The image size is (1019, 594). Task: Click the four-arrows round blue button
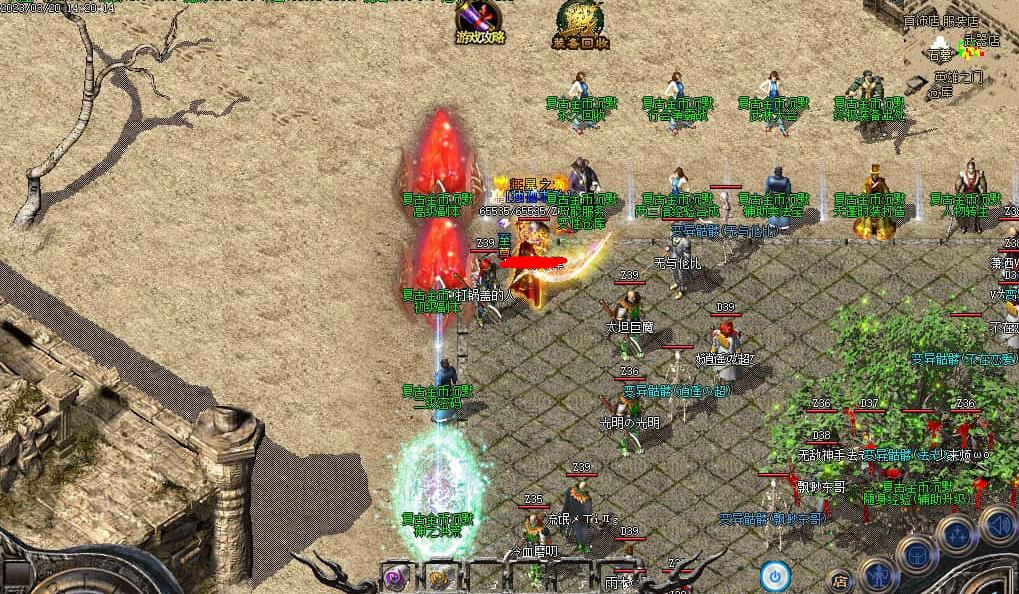956,533
